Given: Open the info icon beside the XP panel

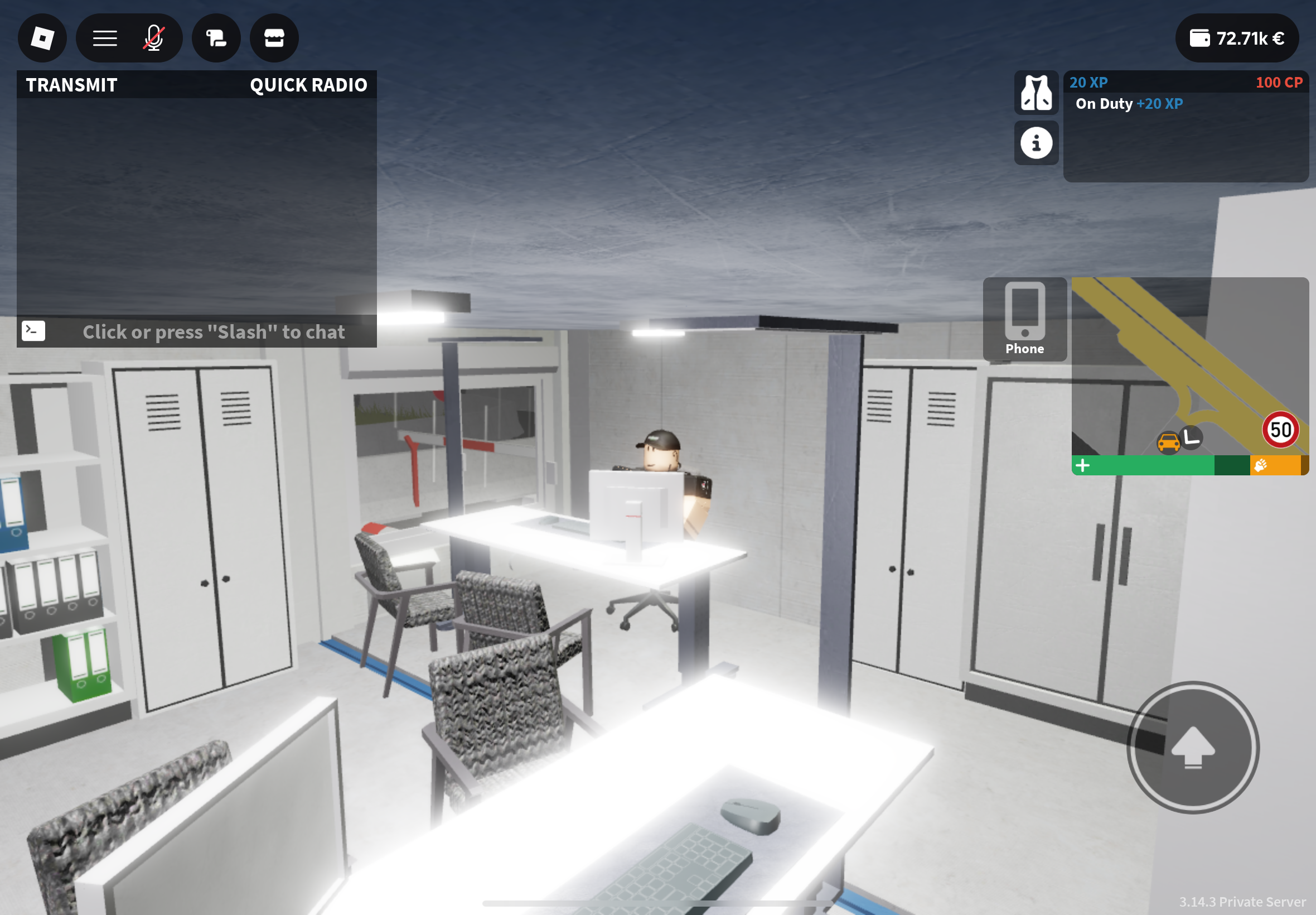Looking at the screenshot, I should tap(1037, 143).
